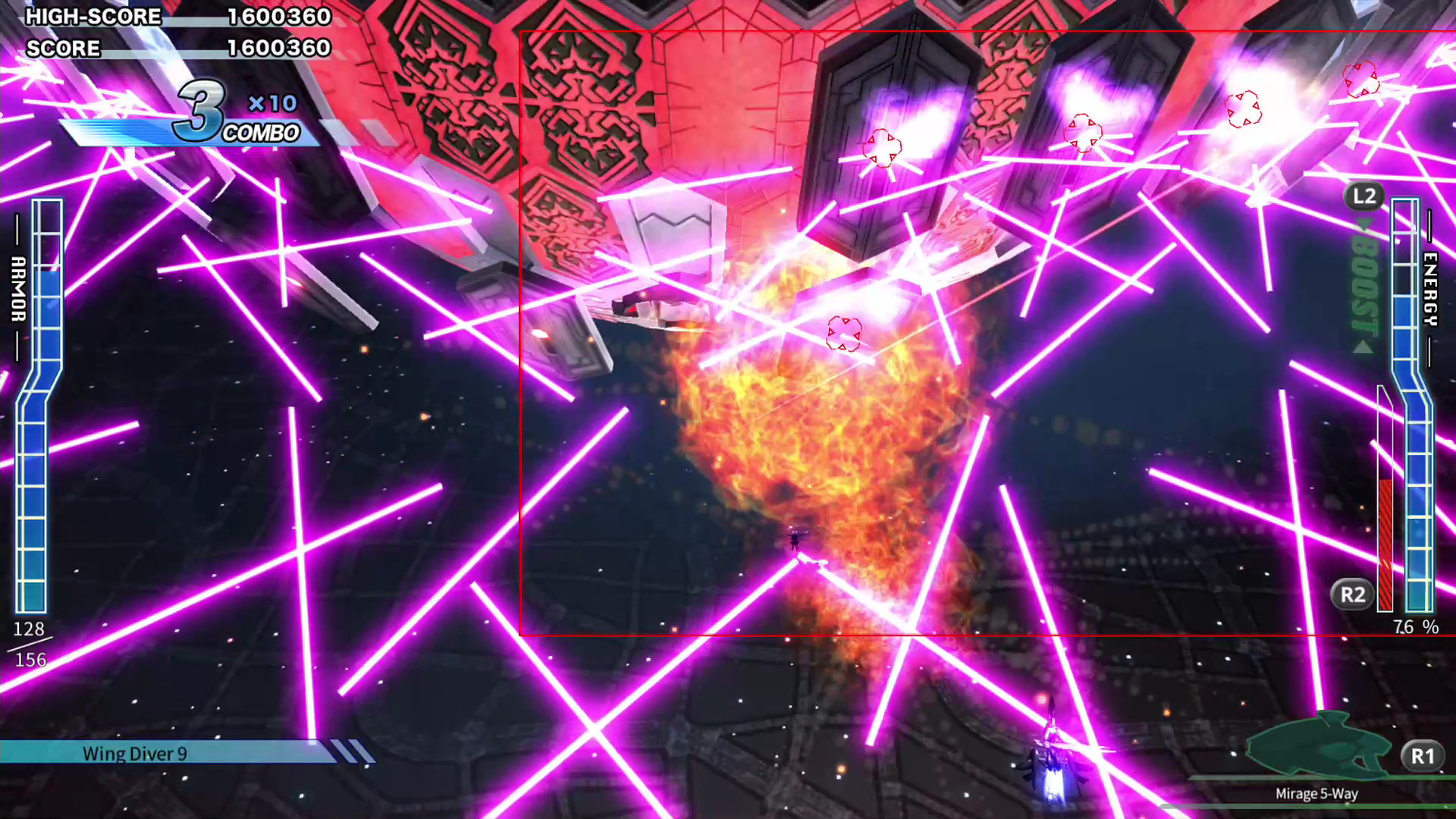
Task: Select the SCORE header entry
Action: click(64, 49)
